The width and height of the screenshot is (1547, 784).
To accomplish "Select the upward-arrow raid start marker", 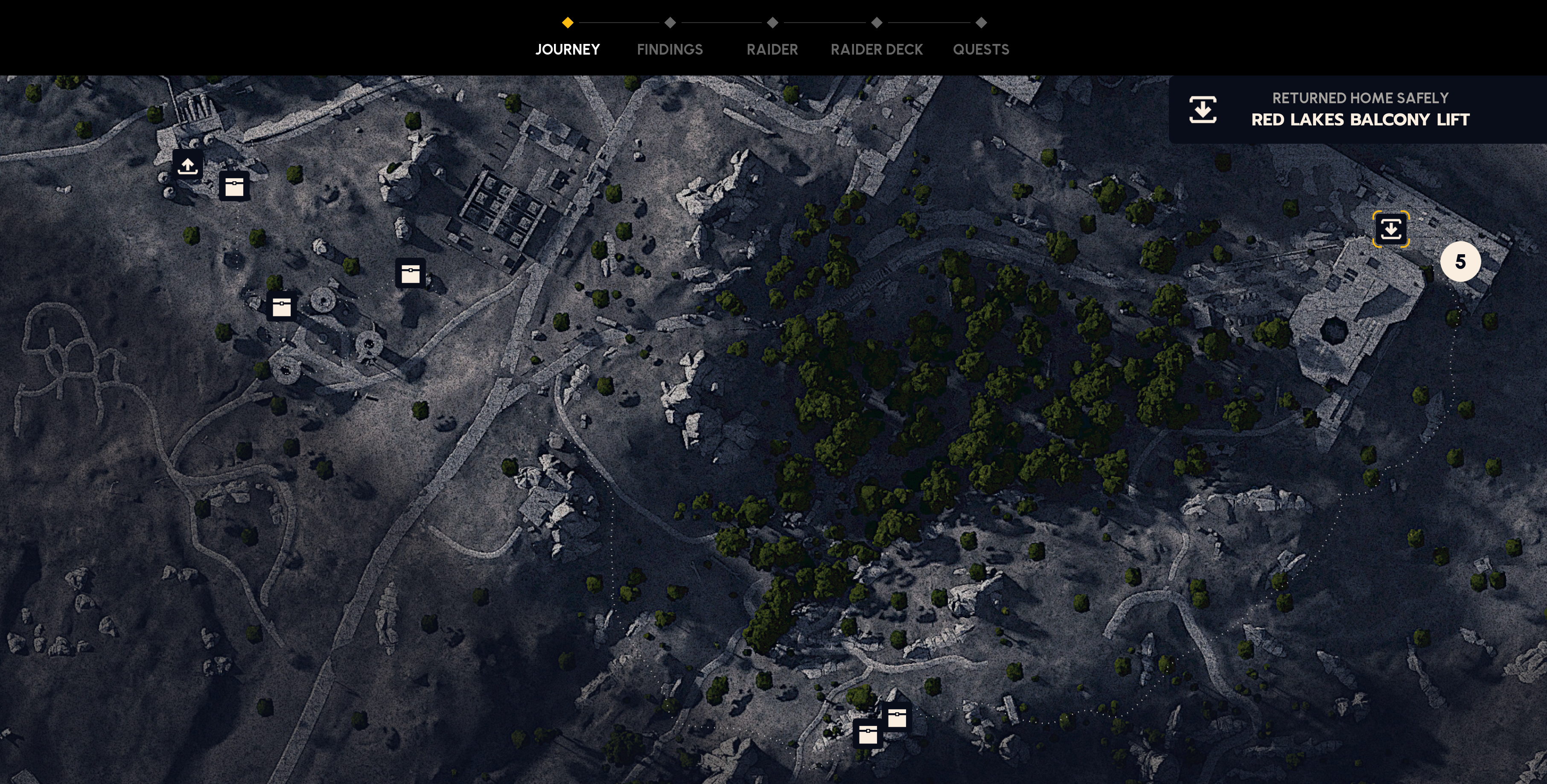I will (187, 165).
